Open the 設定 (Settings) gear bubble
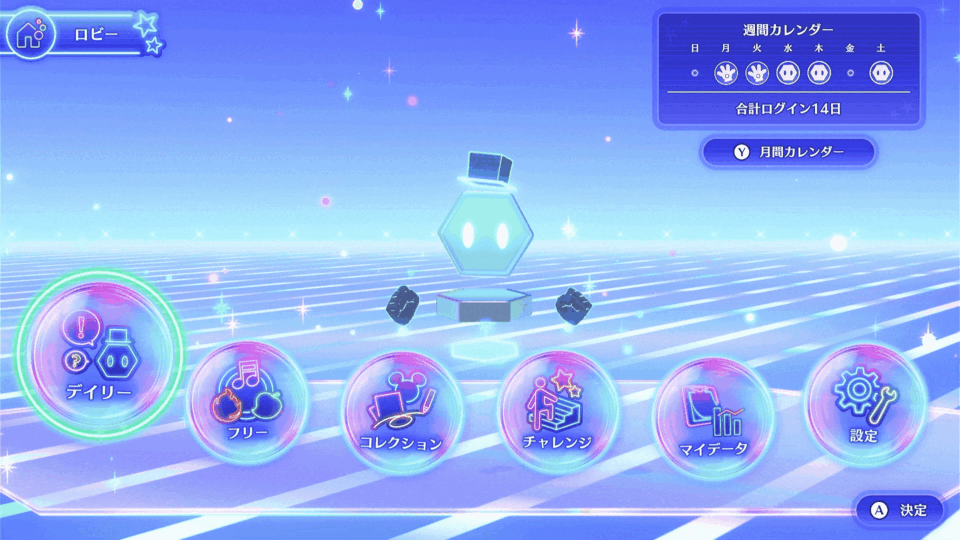Image resolution: width=960 pixels, height=540 pixels. pyautogui.click(x=865, y=402)
